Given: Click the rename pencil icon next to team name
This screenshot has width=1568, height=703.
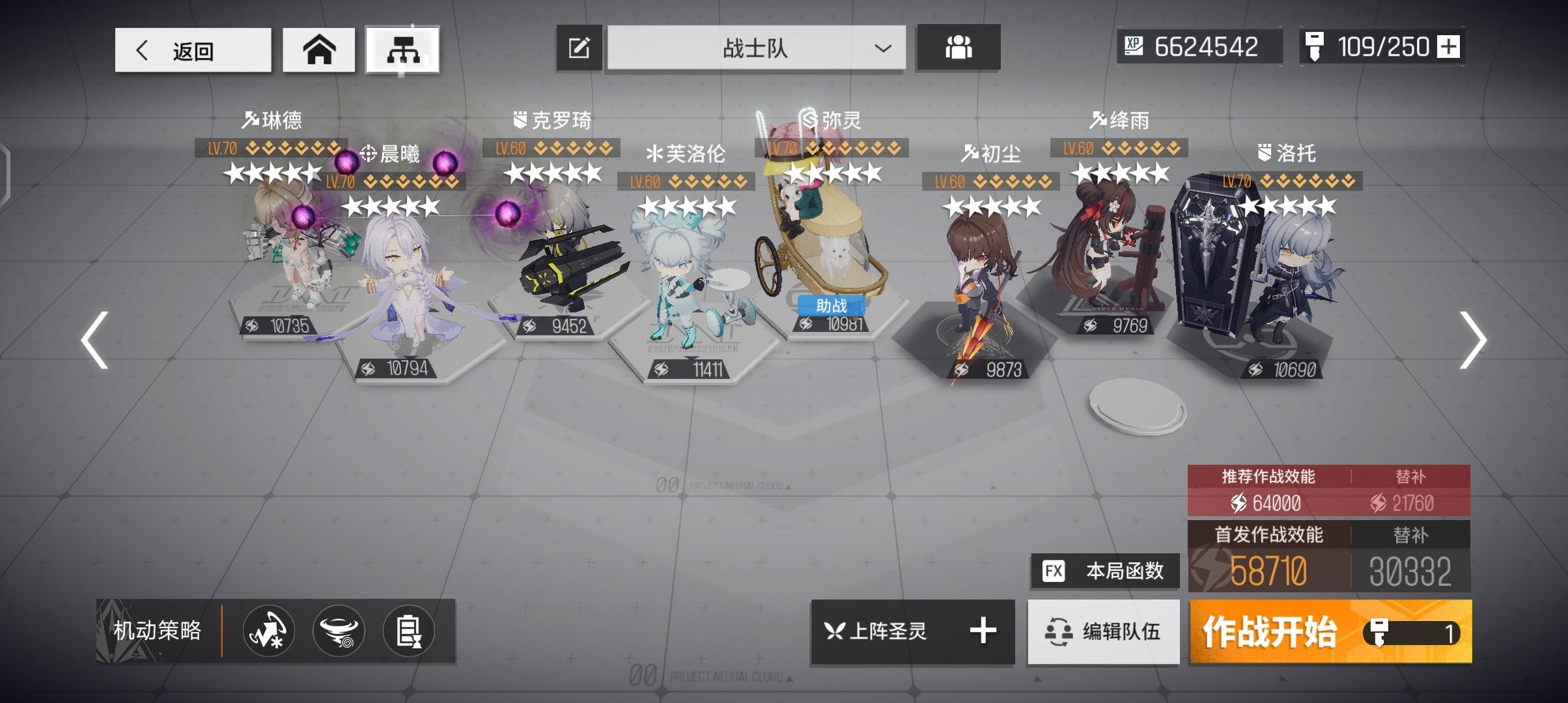Looking at the screenshot, I should 578,48.
